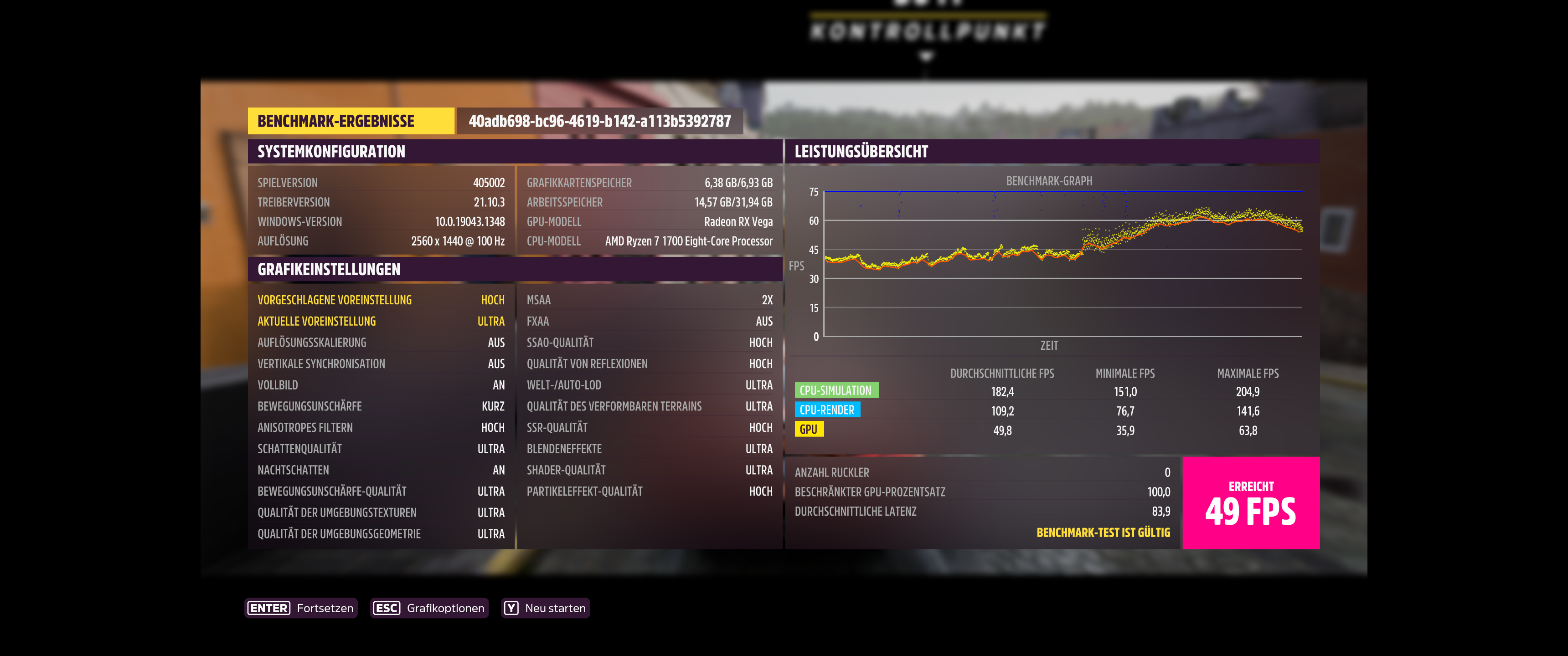Viewport: 1568px width, 656px height.
Task: Toggle VOLLBILD setting showing AN
Action: coord(381,384)
